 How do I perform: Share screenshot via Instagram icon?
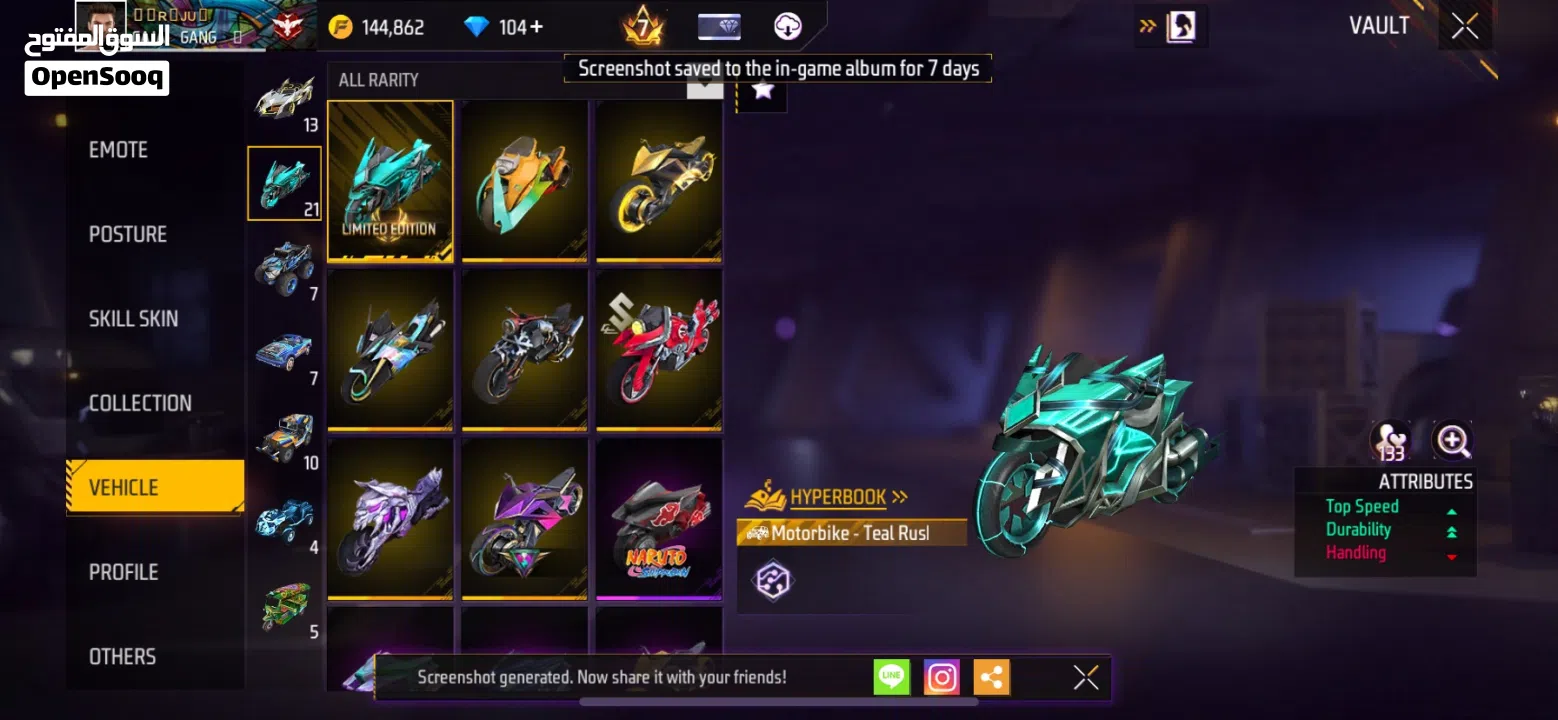tap(940, 677)
